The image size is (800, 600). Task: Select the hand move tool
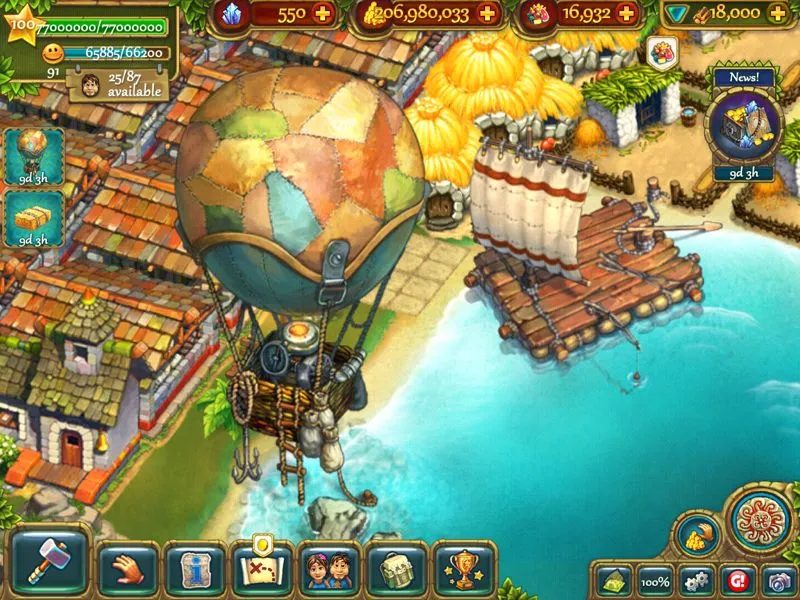[x=126, y=570]
